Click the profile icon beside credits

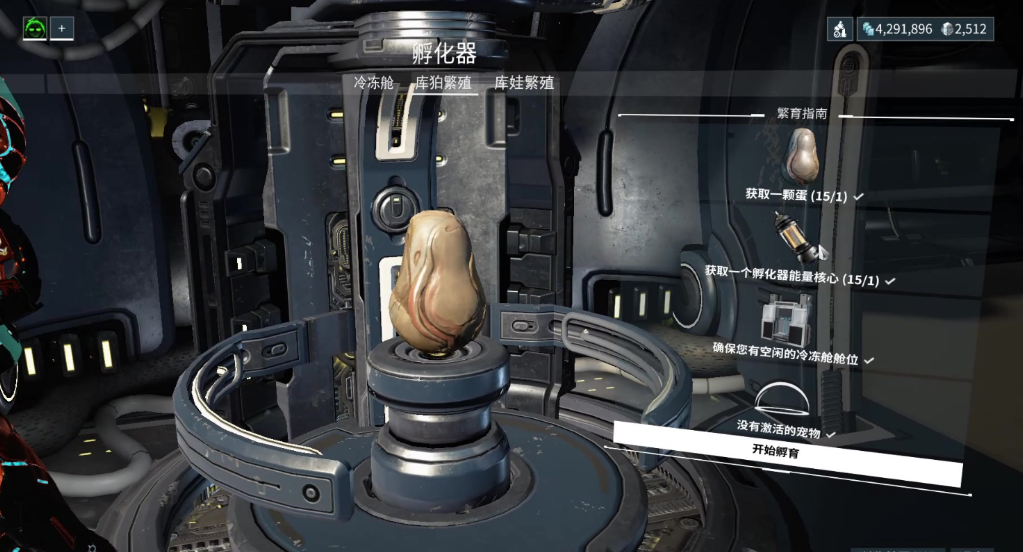[x=839, y=29]
